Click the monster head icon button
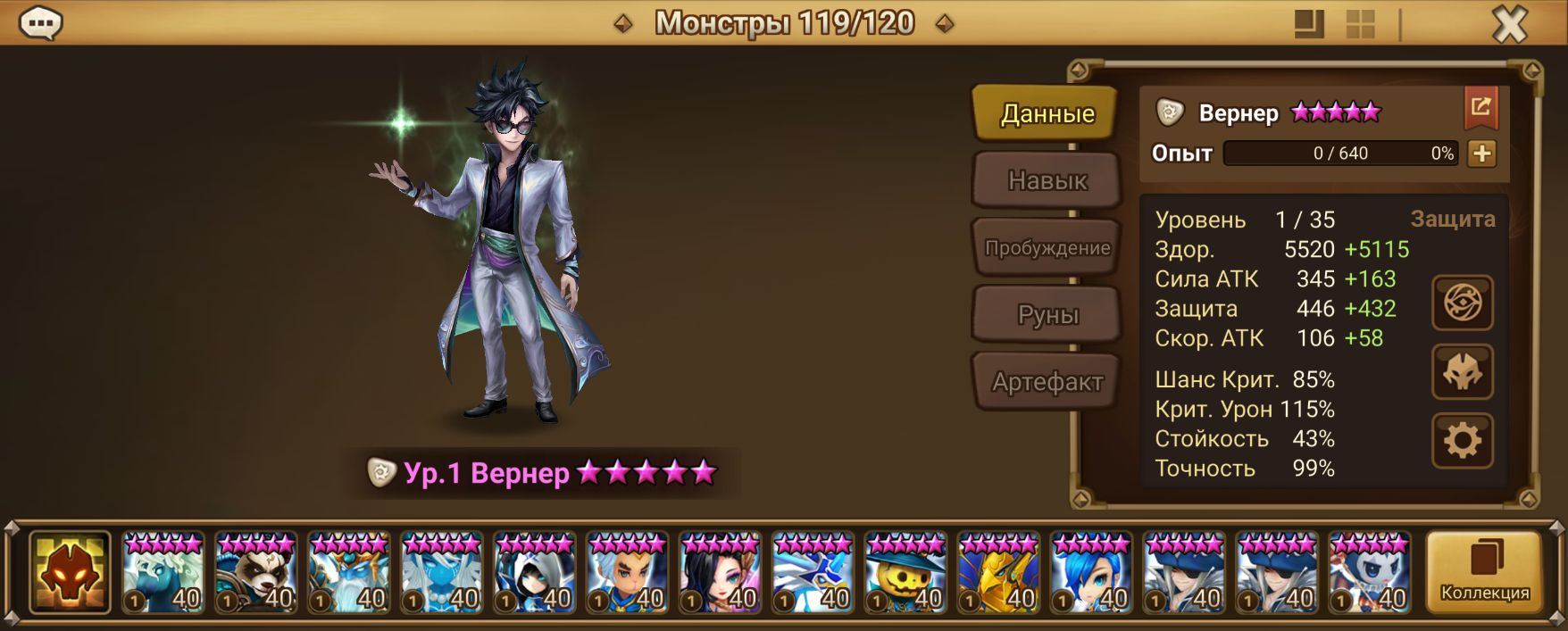 (x=1462, y=371)
